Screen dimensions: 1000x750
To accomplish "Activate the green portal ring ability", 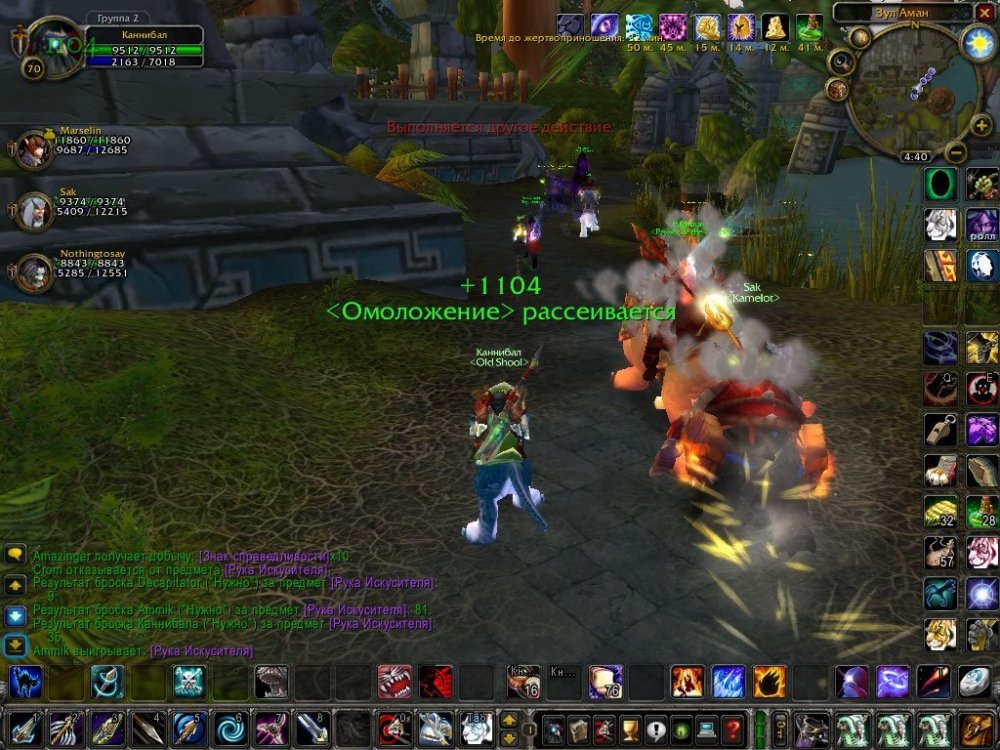I will [x=940, y=183].
